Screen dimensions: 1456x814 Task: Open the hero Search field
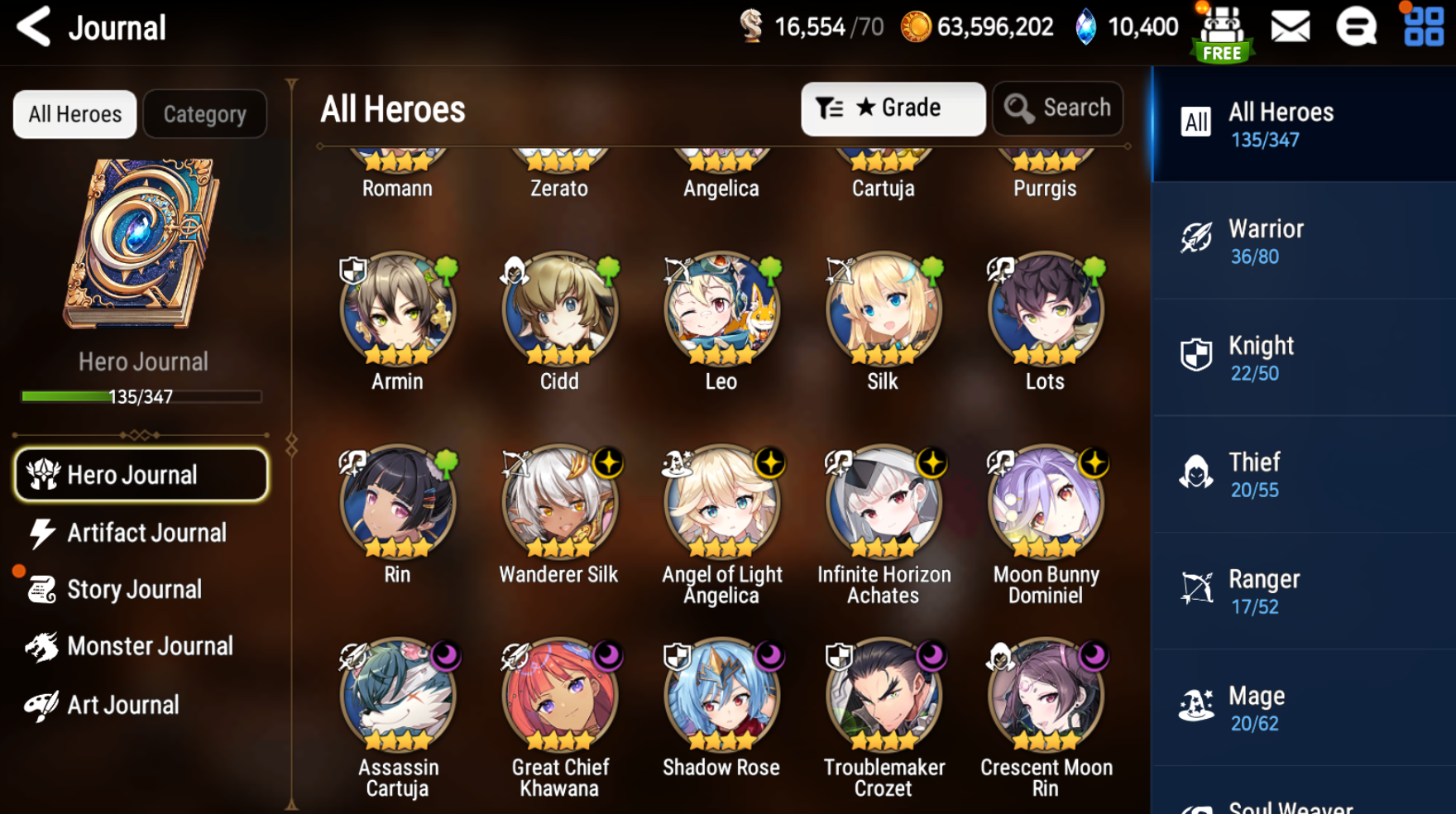pyautogui.click(x=1058, y=108)
